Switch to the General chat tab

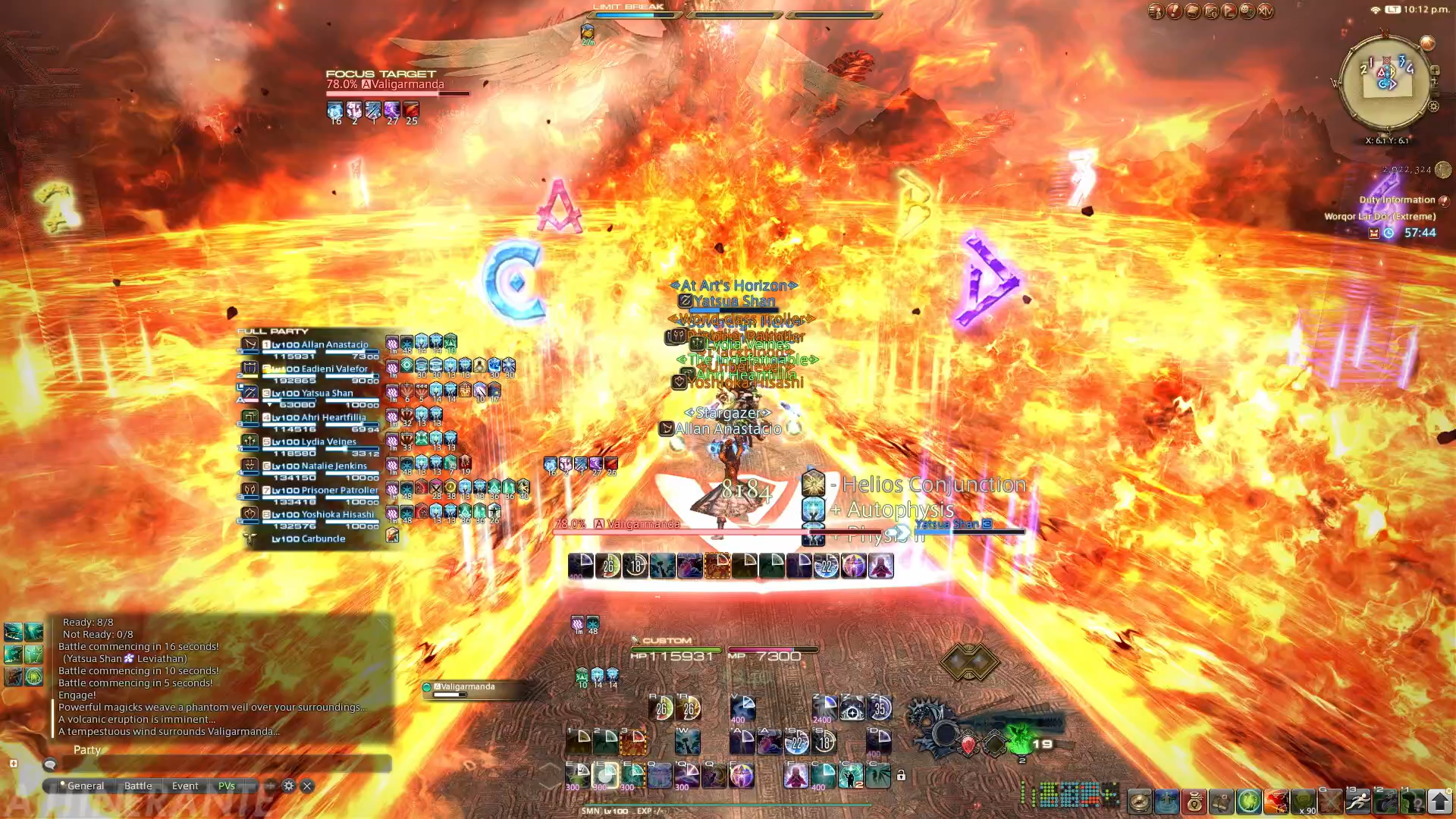click(x=85, y=786)
